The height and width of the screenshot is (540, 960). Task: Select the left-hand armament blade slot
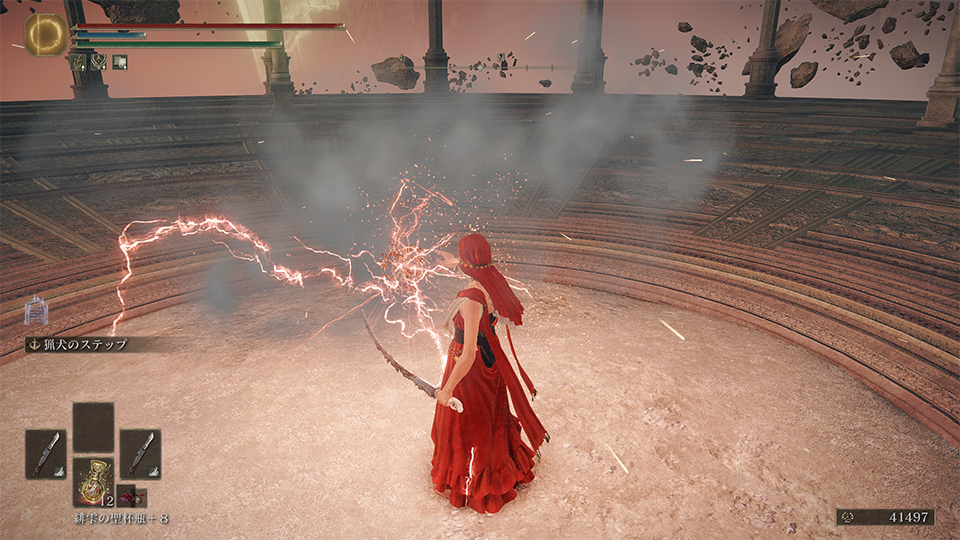point(46,453)
